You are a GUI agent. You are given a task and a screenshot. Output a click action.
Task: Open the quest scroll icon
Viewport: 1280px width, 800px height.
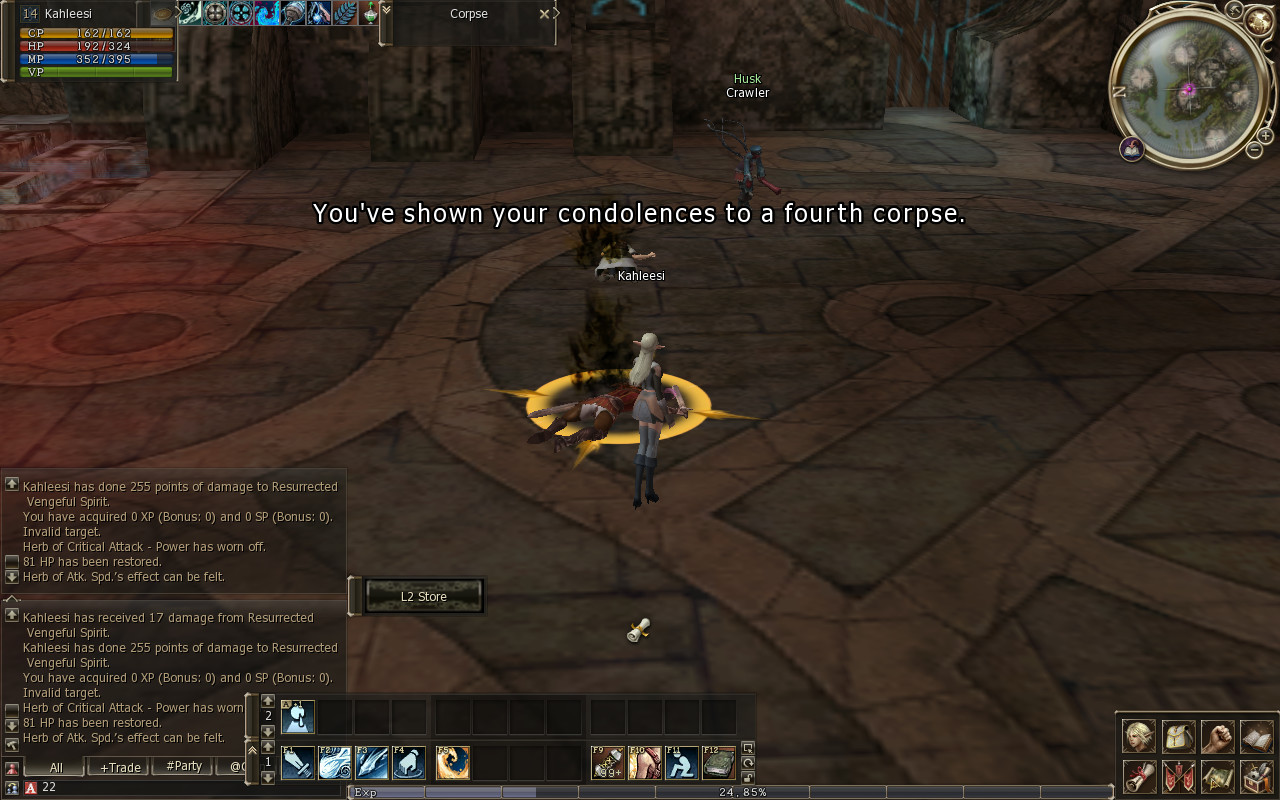[1138, 776]
